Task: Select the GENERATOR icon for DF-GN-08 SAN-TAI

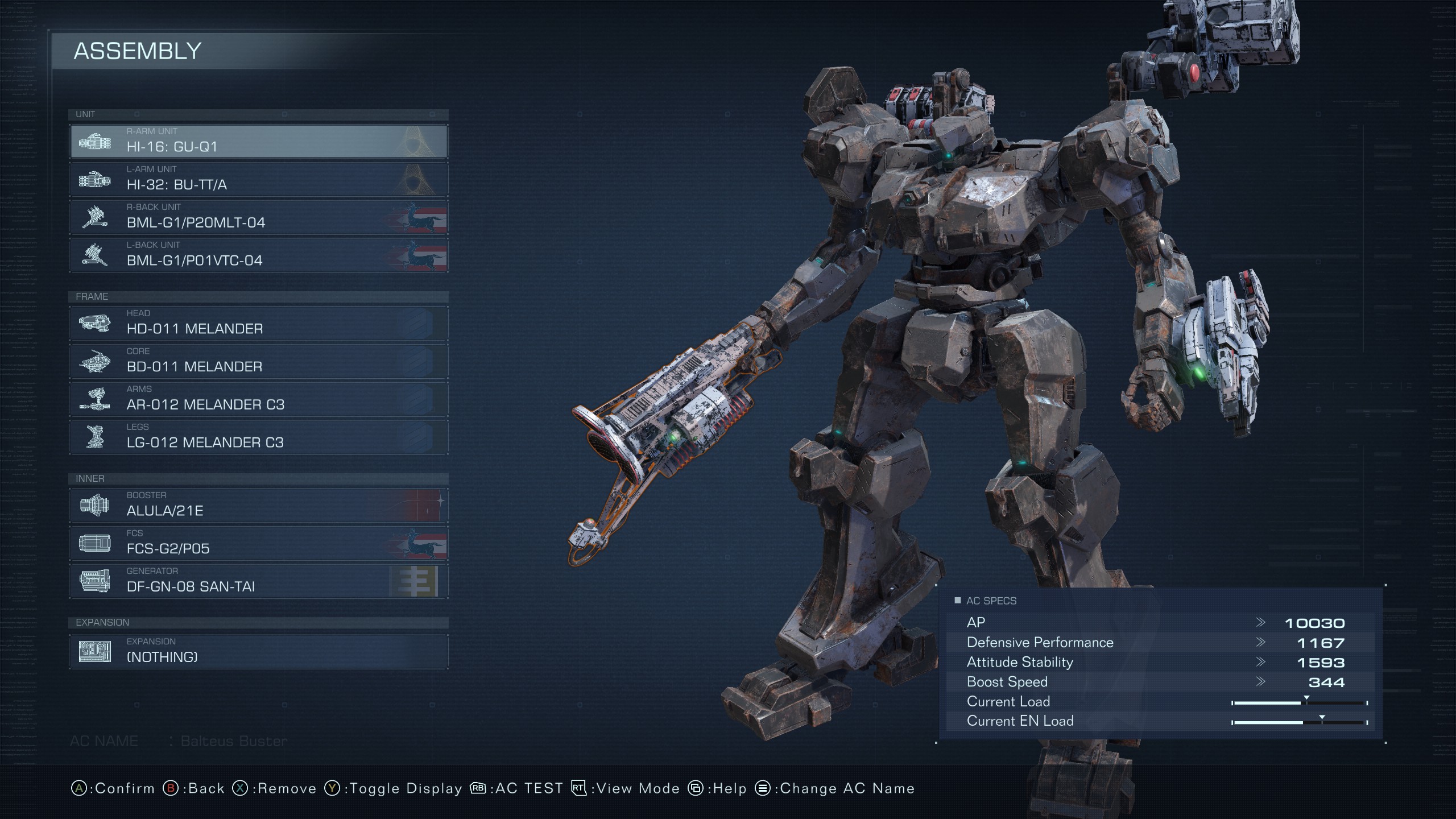Action: point(97,581)
